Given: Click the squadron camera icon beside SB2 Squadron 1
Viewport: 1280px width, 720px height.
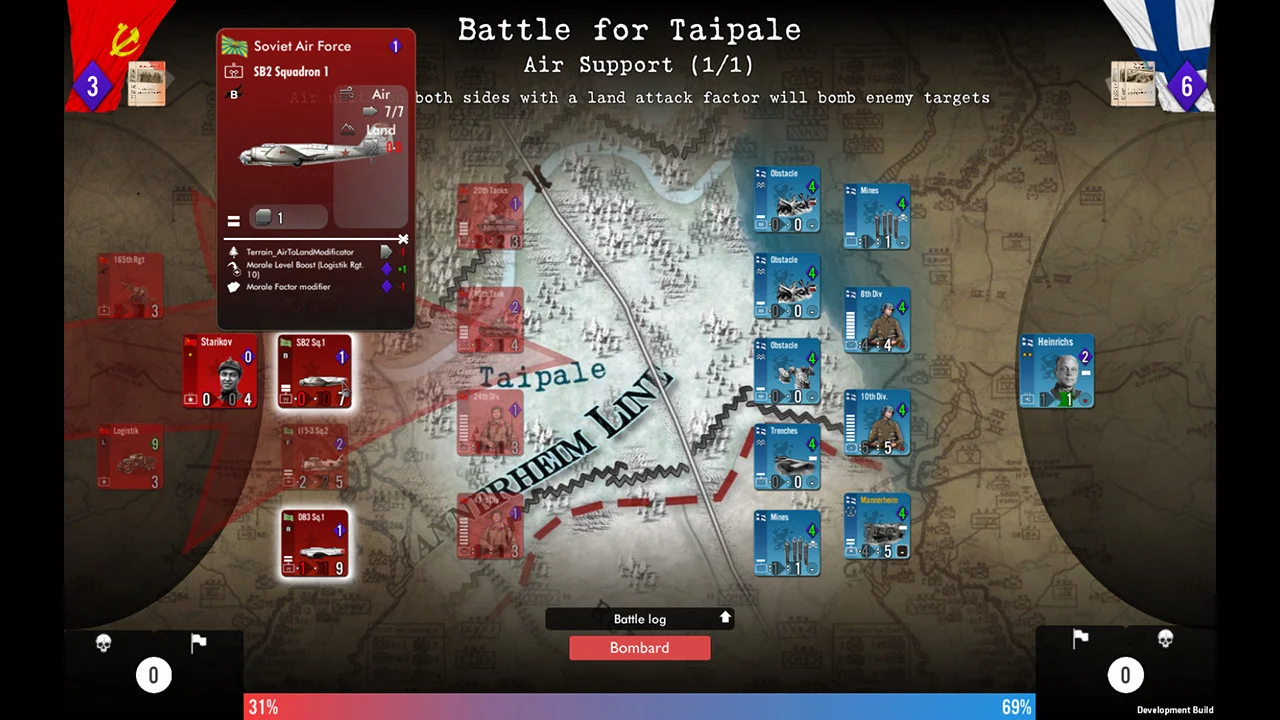Looking at the screenshot, I should tap(233, 71).
